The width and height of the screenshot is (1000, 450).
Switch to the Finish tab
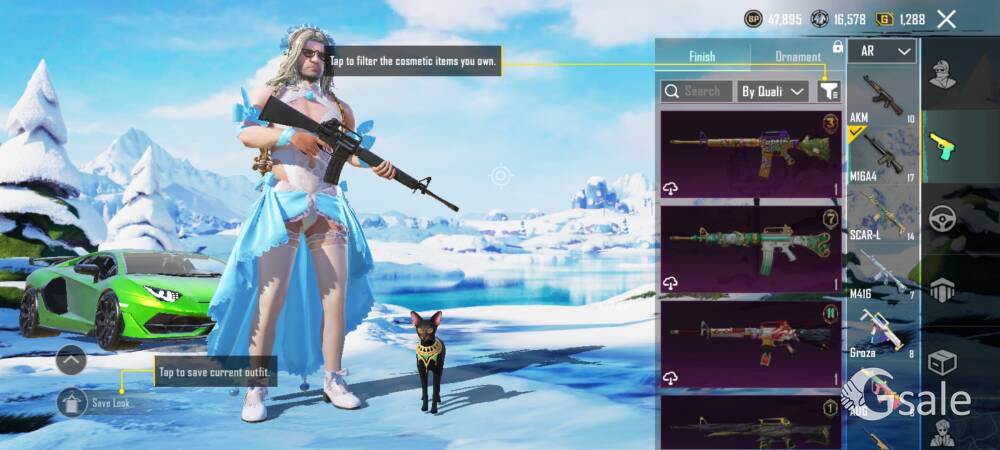(702, 57)
